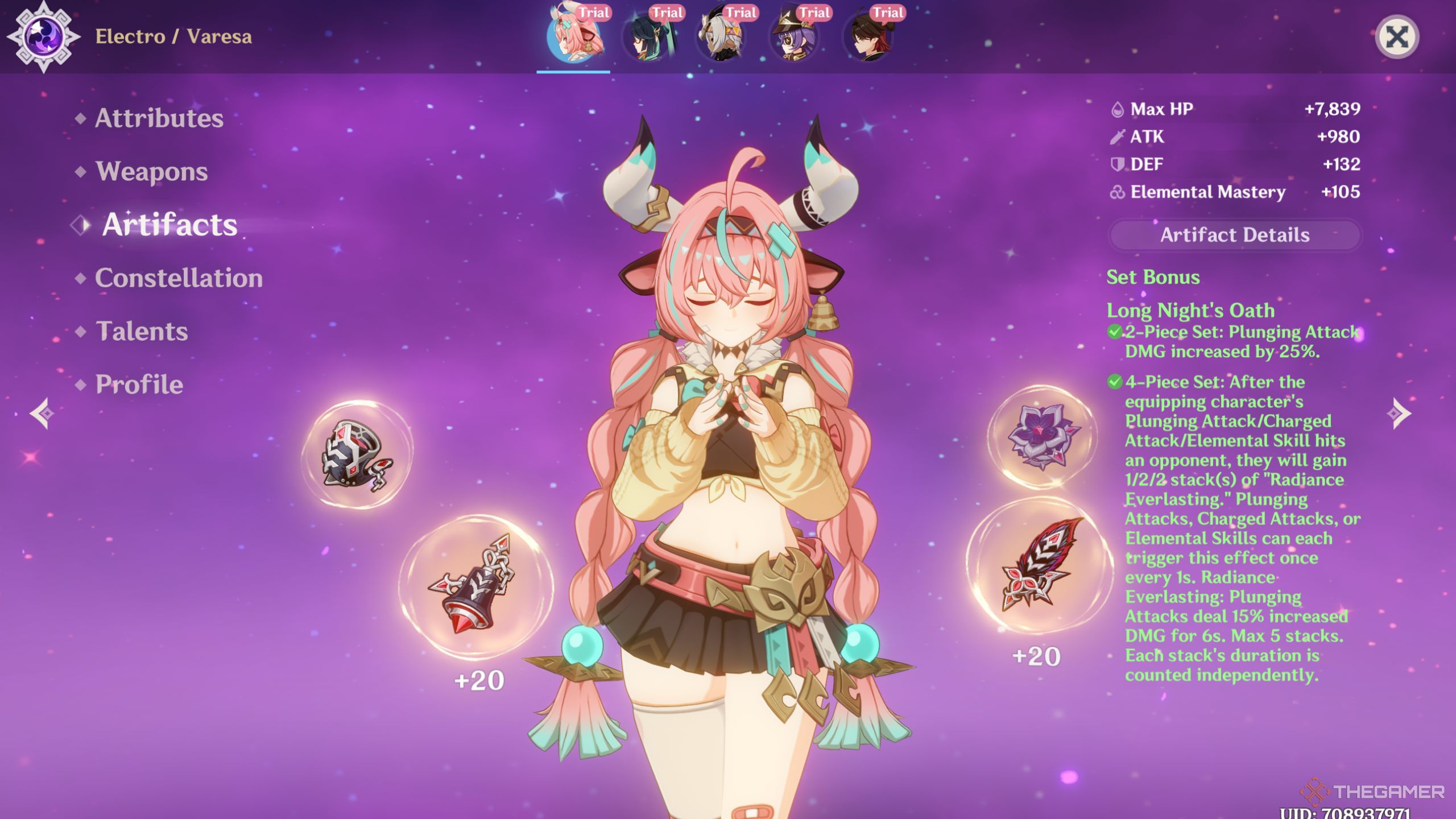1456x819 pixels.
Task: Click the Elemental Mastery icon
Action: (x=1118, y=193)
